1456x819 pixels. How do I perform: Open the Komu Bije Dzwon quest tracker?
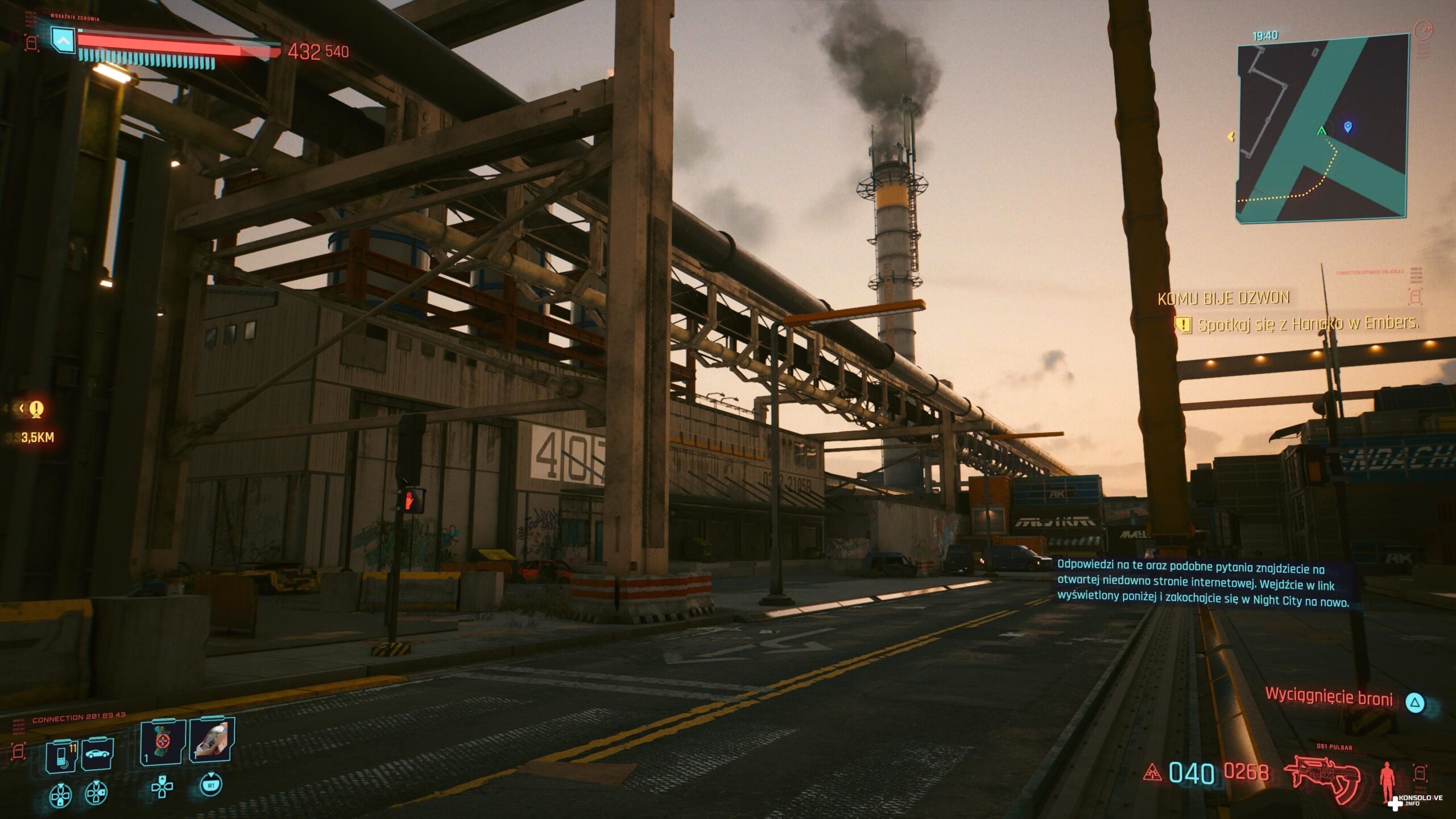tap(1223, 298)
